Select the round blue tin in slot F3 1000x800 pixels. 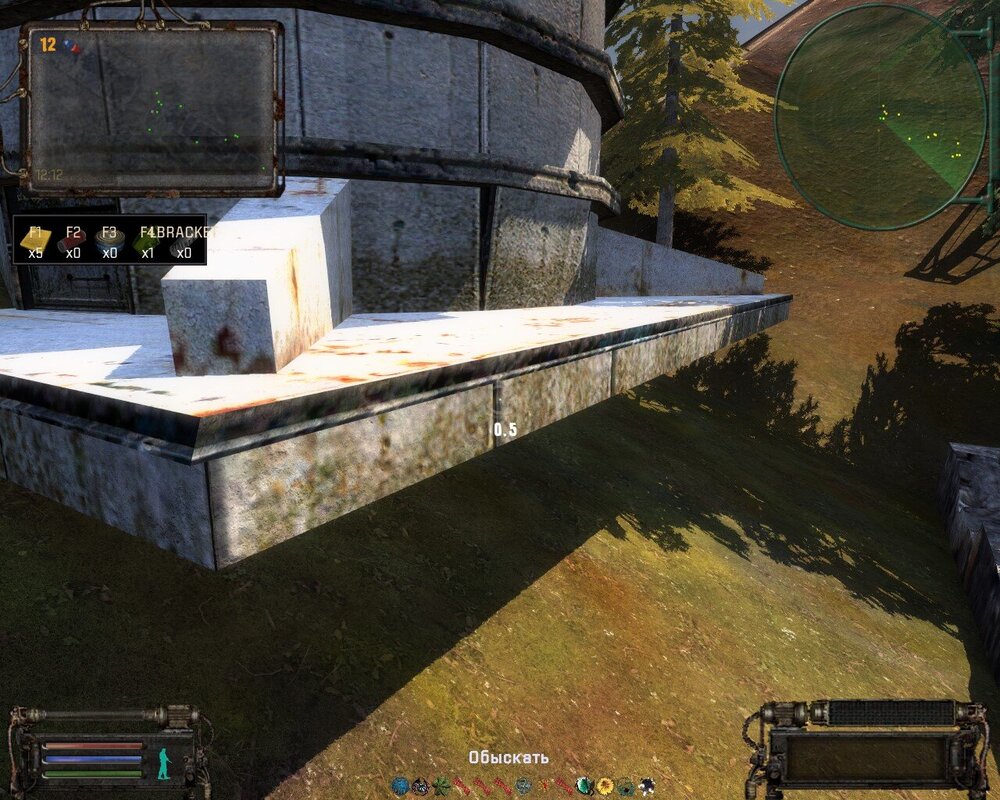(x=109, y=241)
